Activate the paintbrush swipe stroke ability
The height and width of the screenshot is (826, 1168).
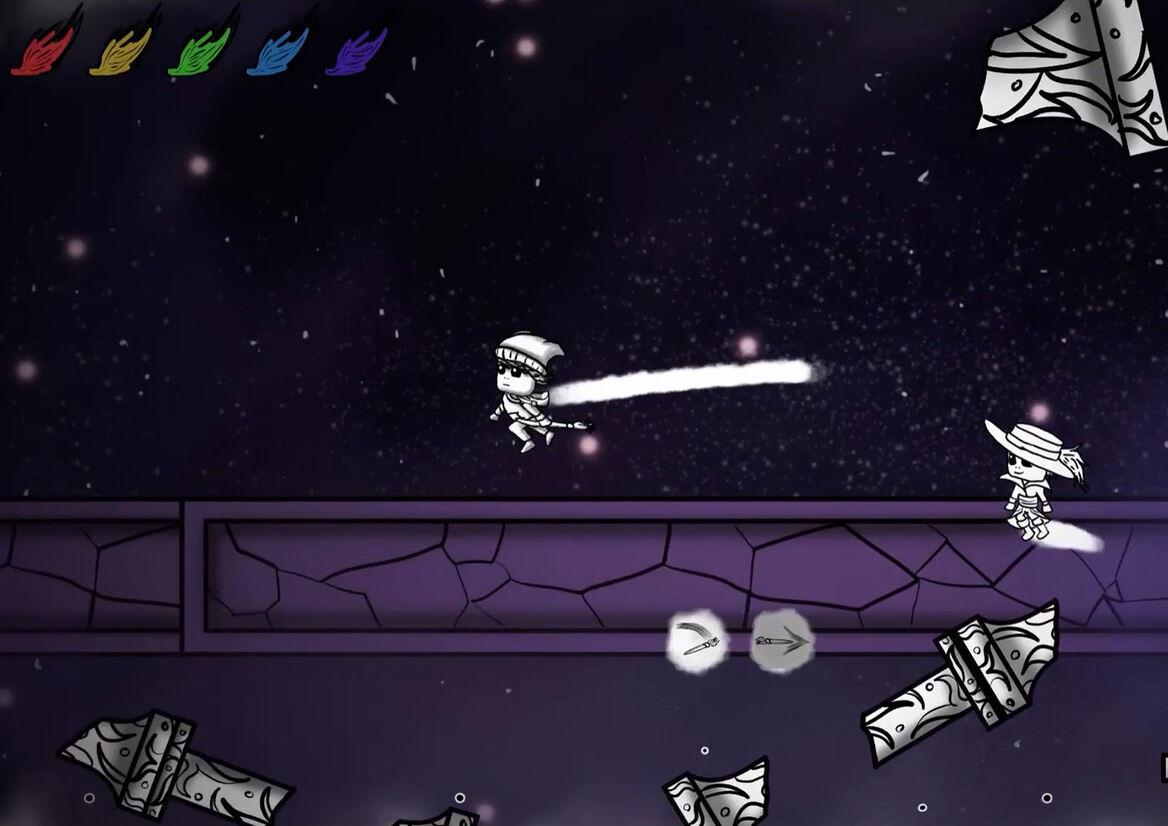pyautogui.click(x=697, y=641)
